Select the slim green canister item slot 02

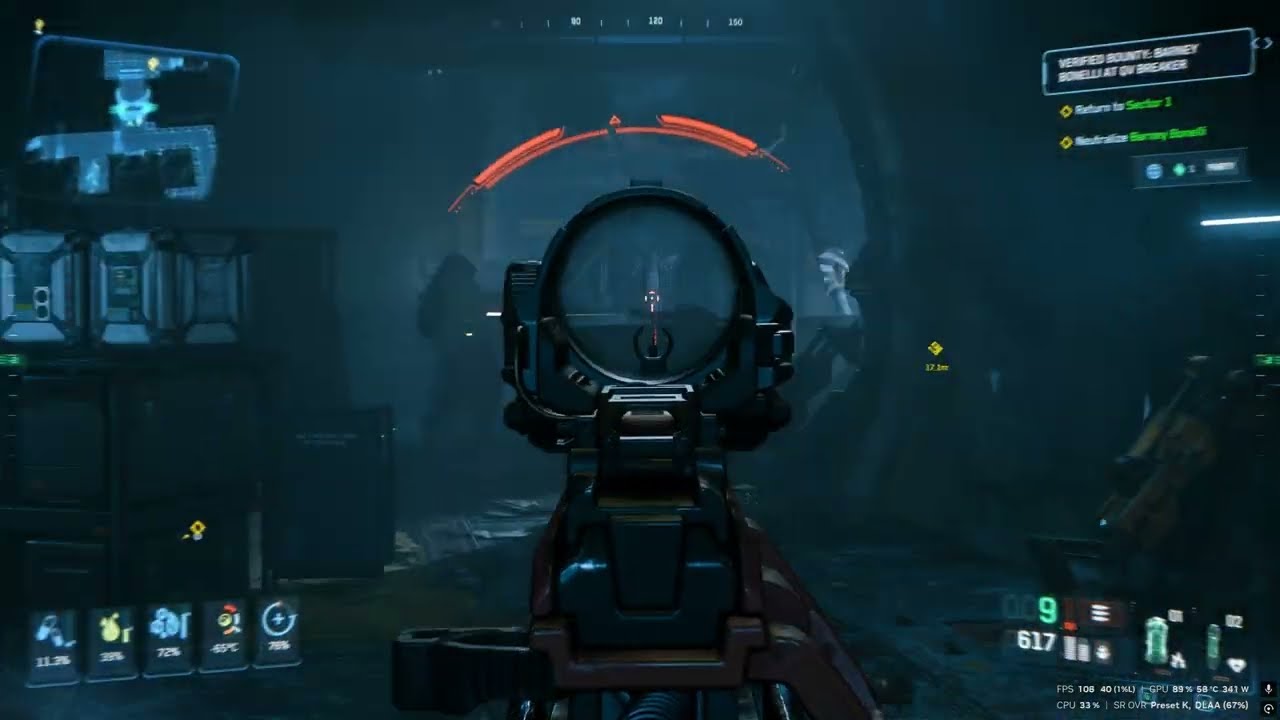(1214, 644)
